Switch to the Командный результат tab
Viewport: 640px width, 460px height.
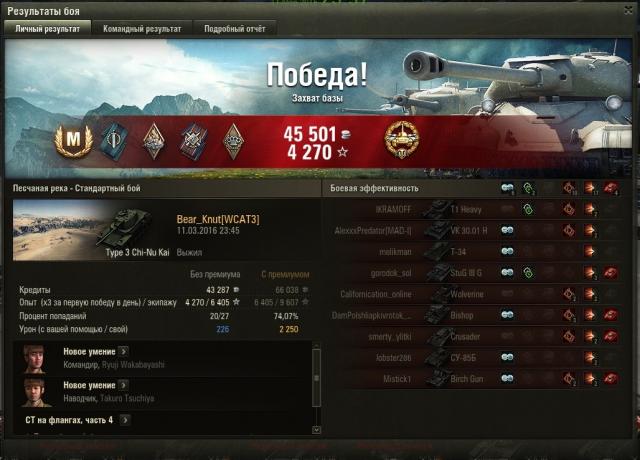(x=142, y=29)
